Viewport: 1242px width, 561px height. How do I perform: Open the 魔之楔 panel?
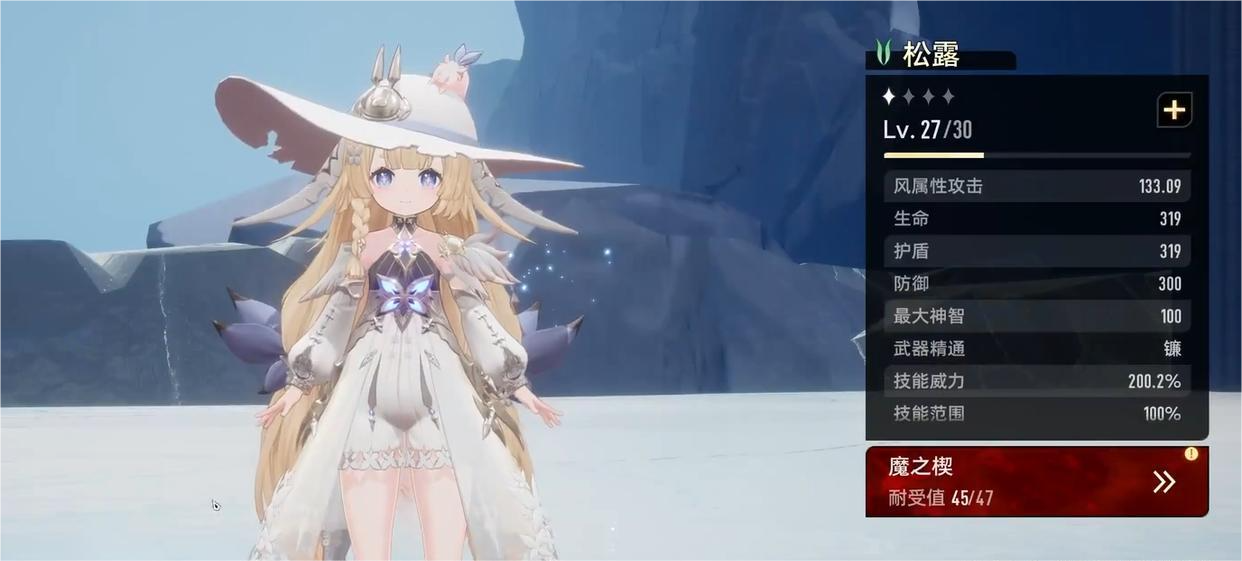click(x=1036, y=482)
